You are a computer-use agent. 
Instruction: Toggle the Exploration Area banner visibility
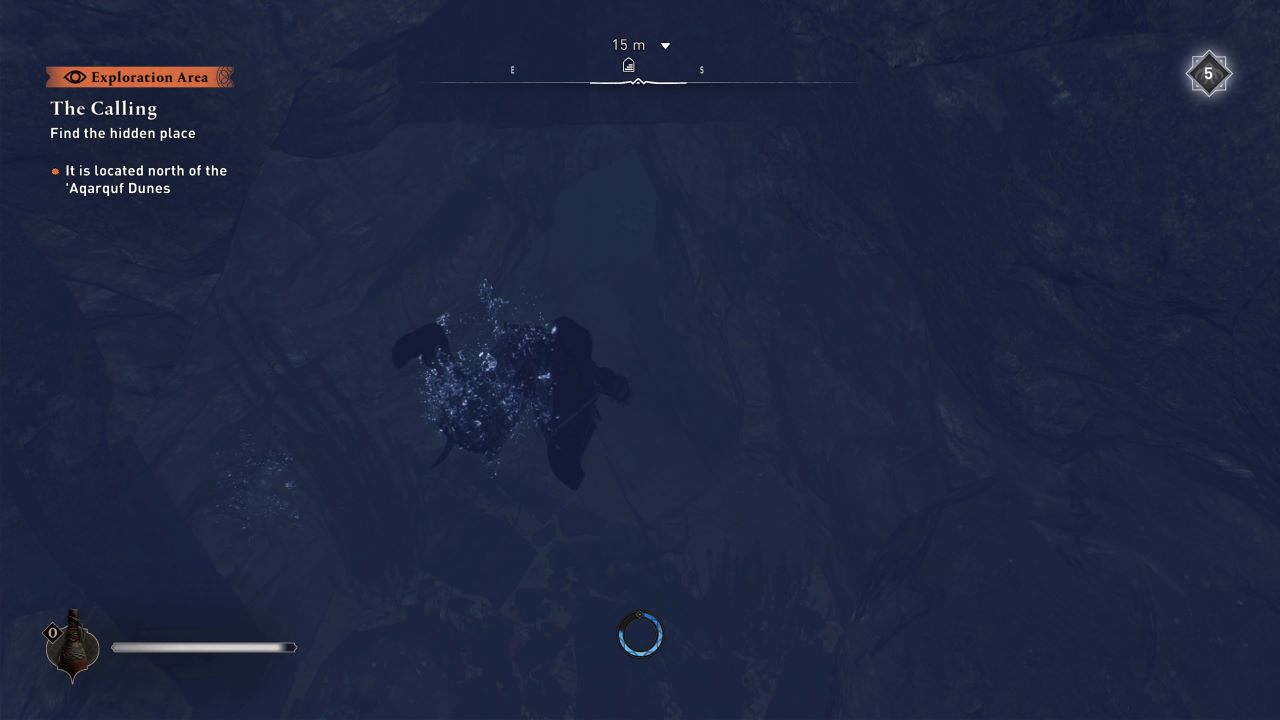click(x=140, y=76)
